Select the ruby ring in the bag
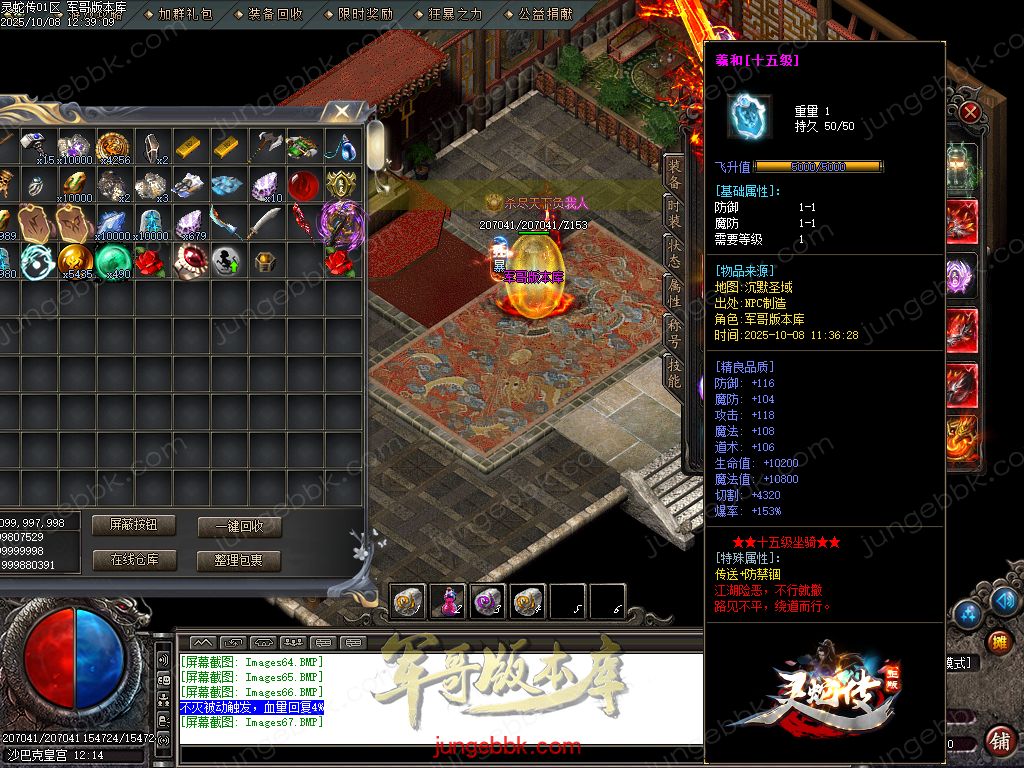1024x768 pixels. coord(188,262)
